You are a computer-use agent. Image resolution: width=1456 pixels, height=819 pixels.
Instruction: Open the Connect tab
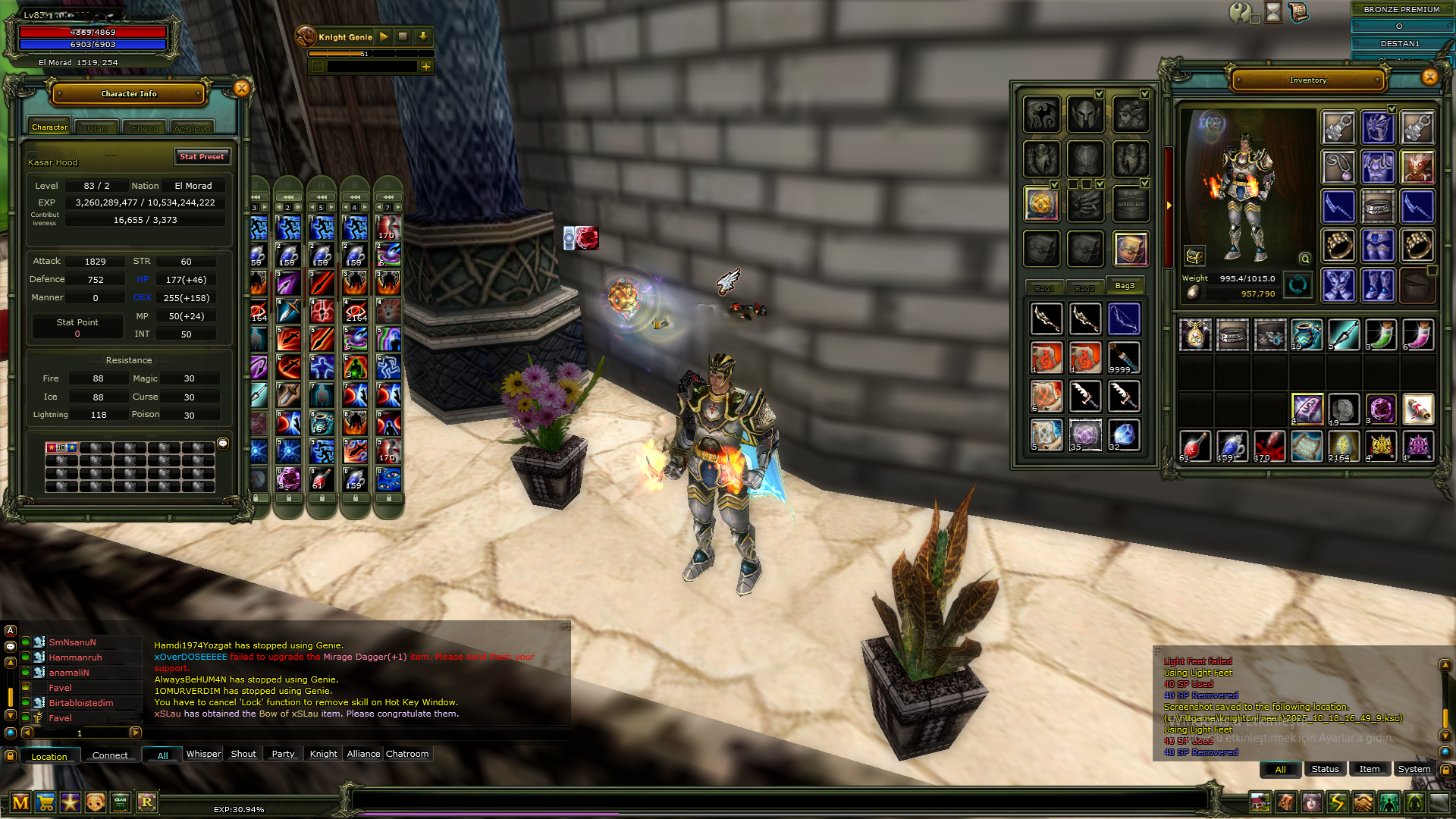[110, 755]
